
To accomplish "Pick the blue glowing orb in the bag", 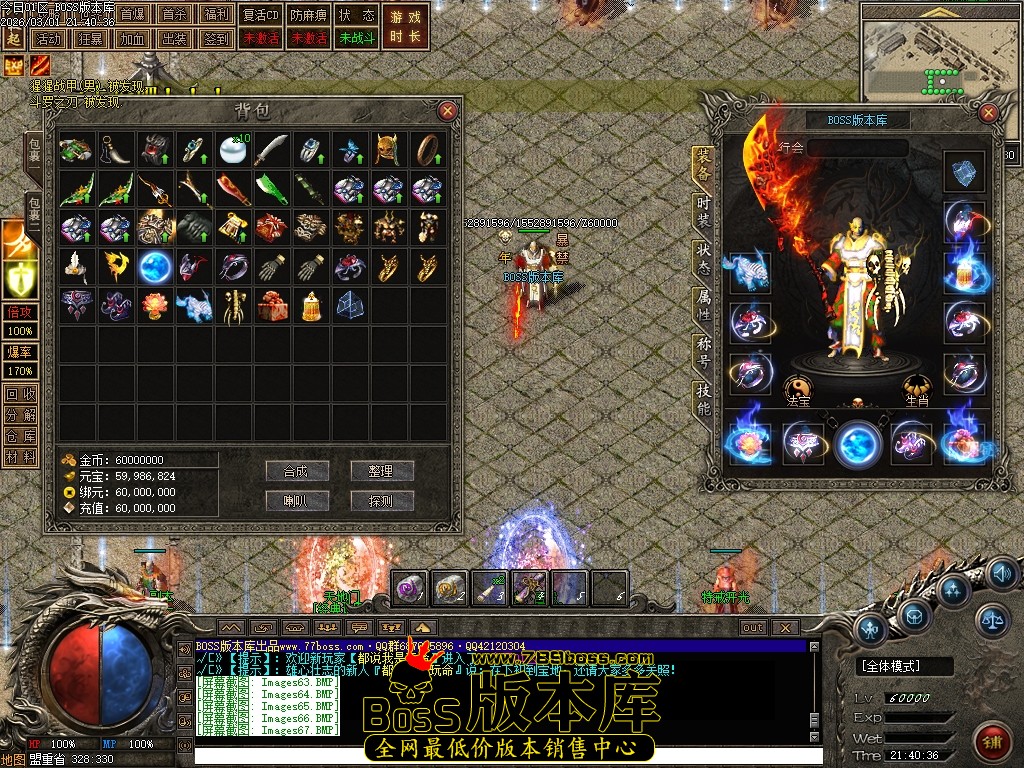I will point(155,267).
